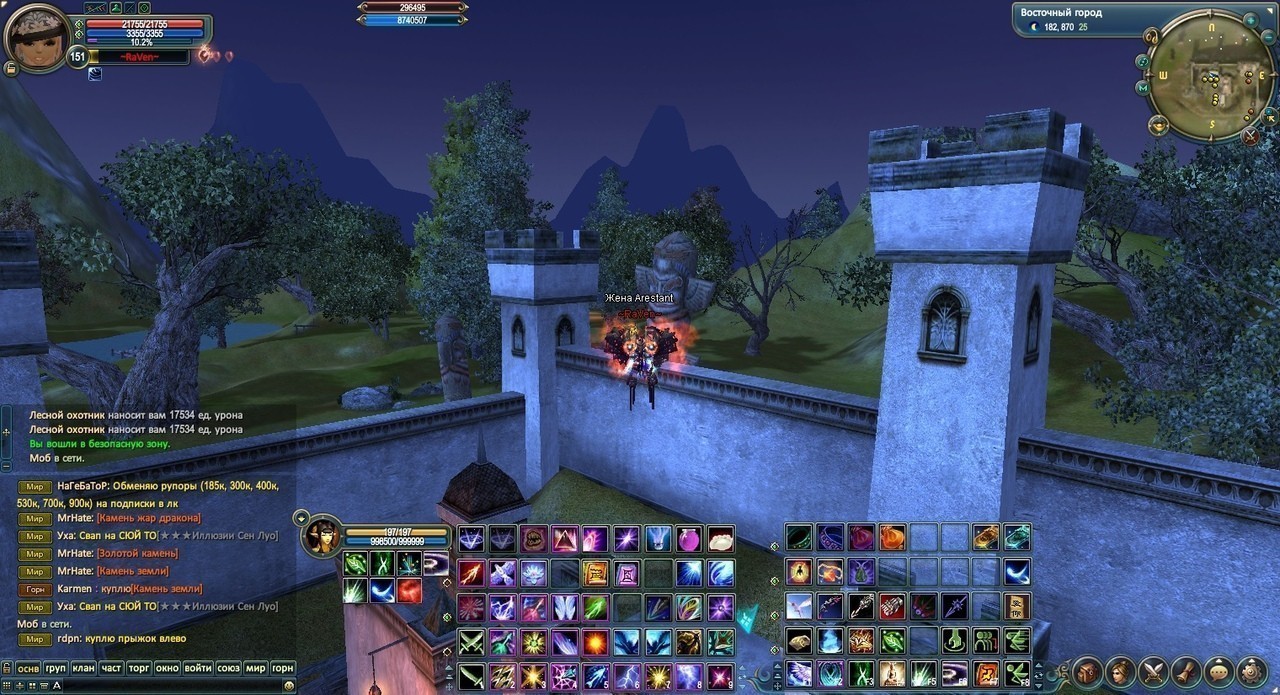
Task: Click the circular minimap
Action: coord(1211,76)
